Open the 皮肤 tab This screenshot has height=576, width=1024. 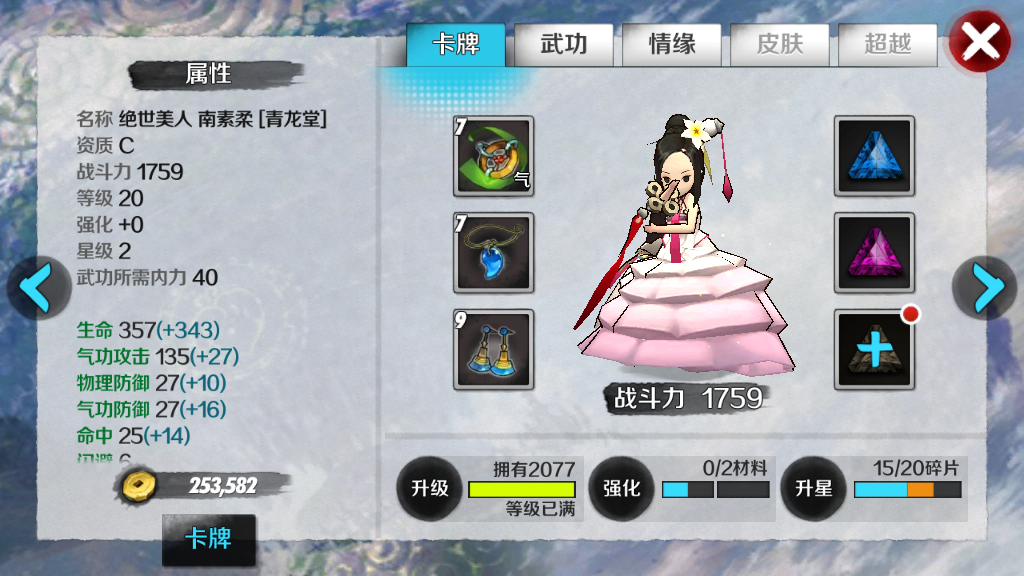pyautogui.click(x=780, y=45)
